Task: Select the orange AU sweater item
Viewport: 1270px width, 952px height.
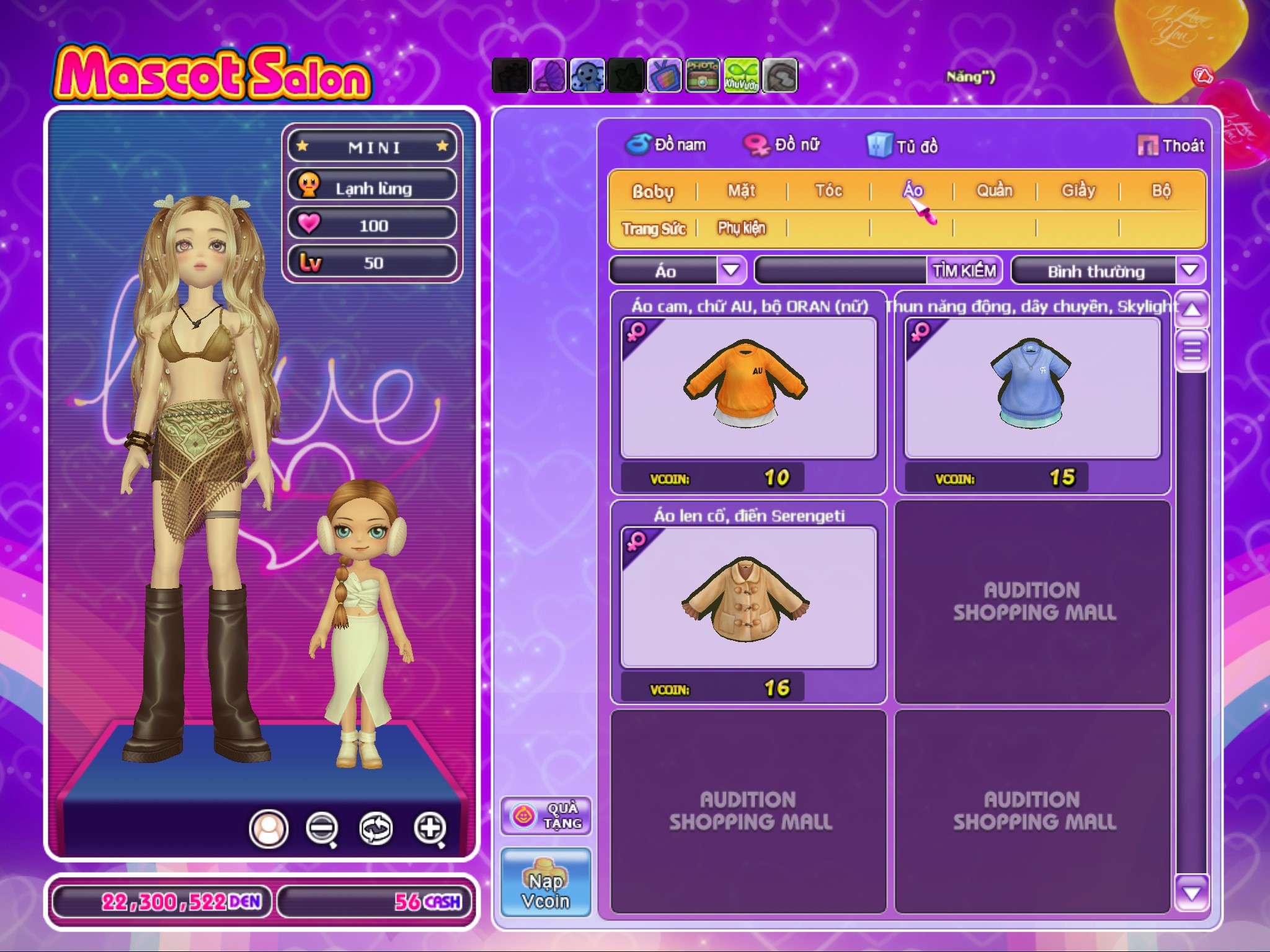Action: [x=748, y=388]
